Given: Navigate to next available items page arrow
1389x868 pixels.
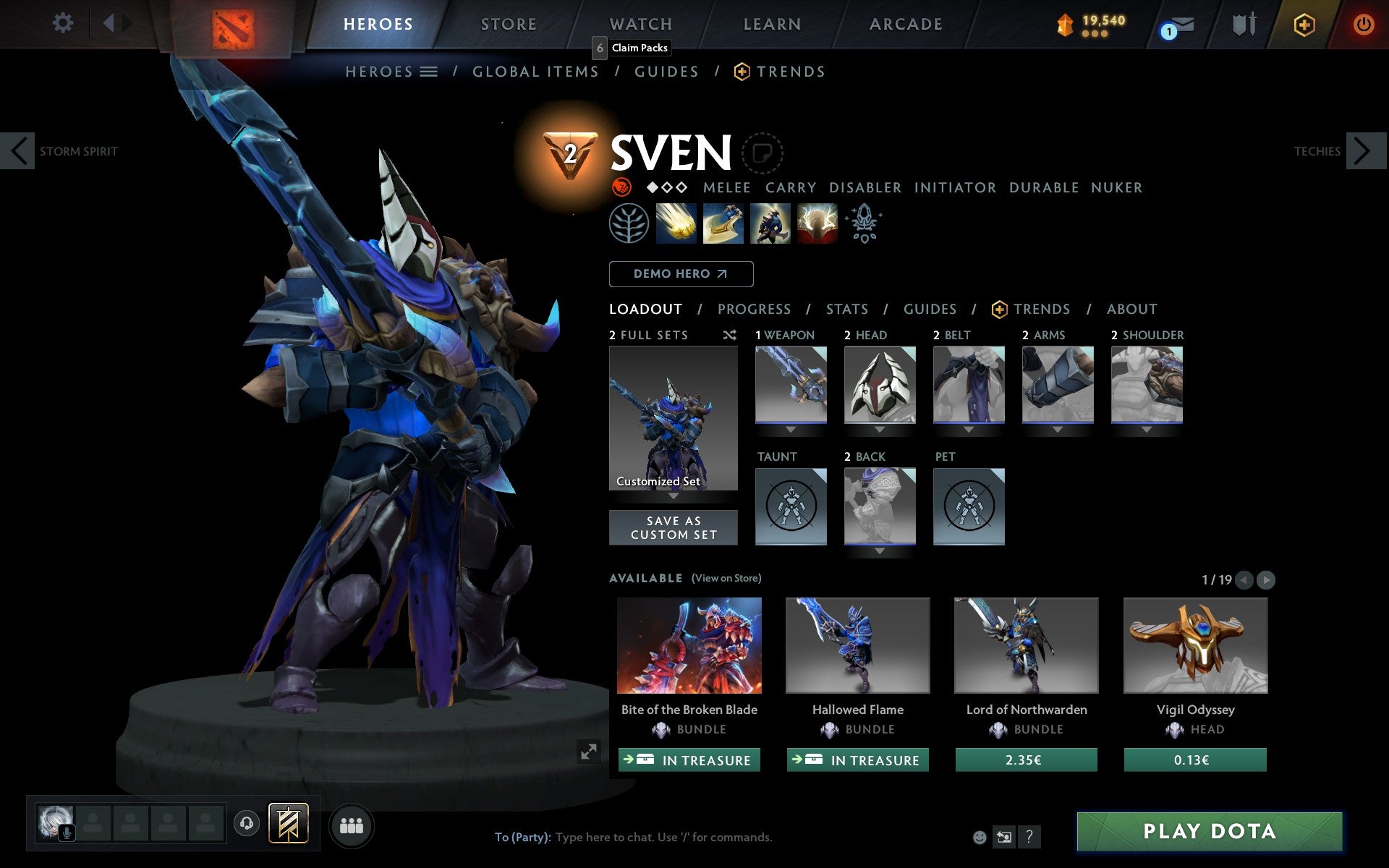Looking at the screenshot, I should coord(1265,579).
